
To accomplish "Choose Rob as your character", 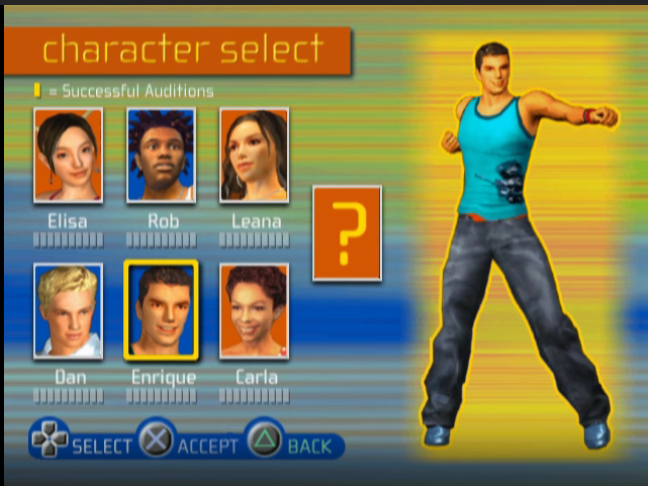I will click(161, 155).
